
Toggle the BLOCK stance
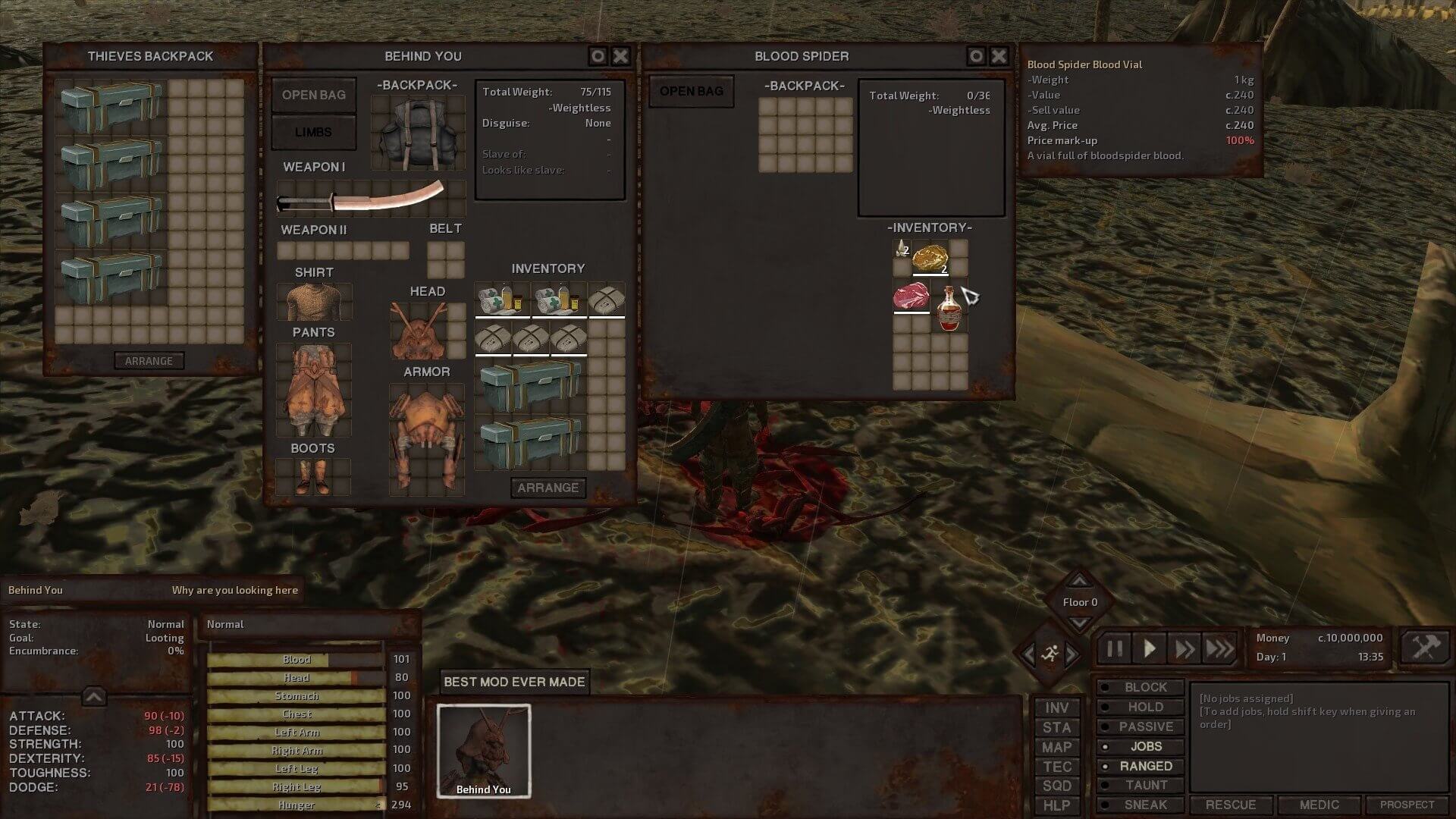[x=1145, y=687]
